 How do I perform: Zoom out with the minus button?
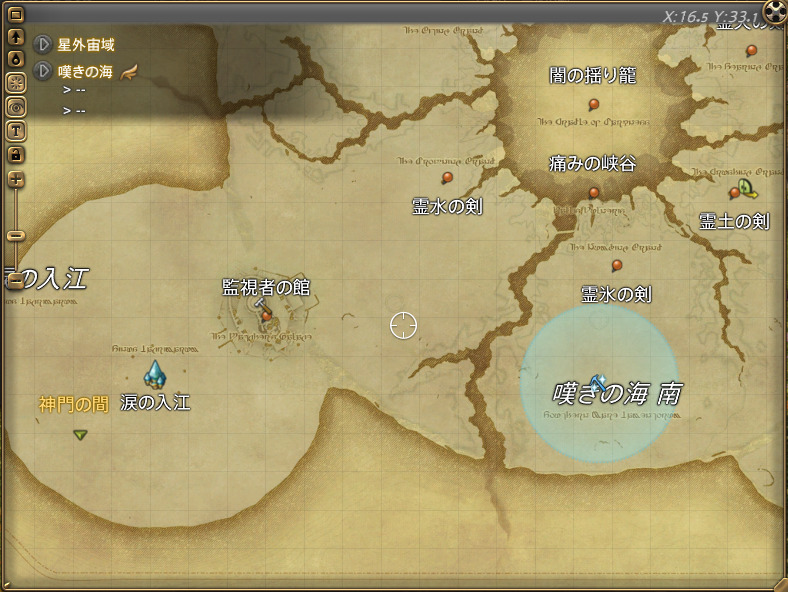tap(16, 235)
